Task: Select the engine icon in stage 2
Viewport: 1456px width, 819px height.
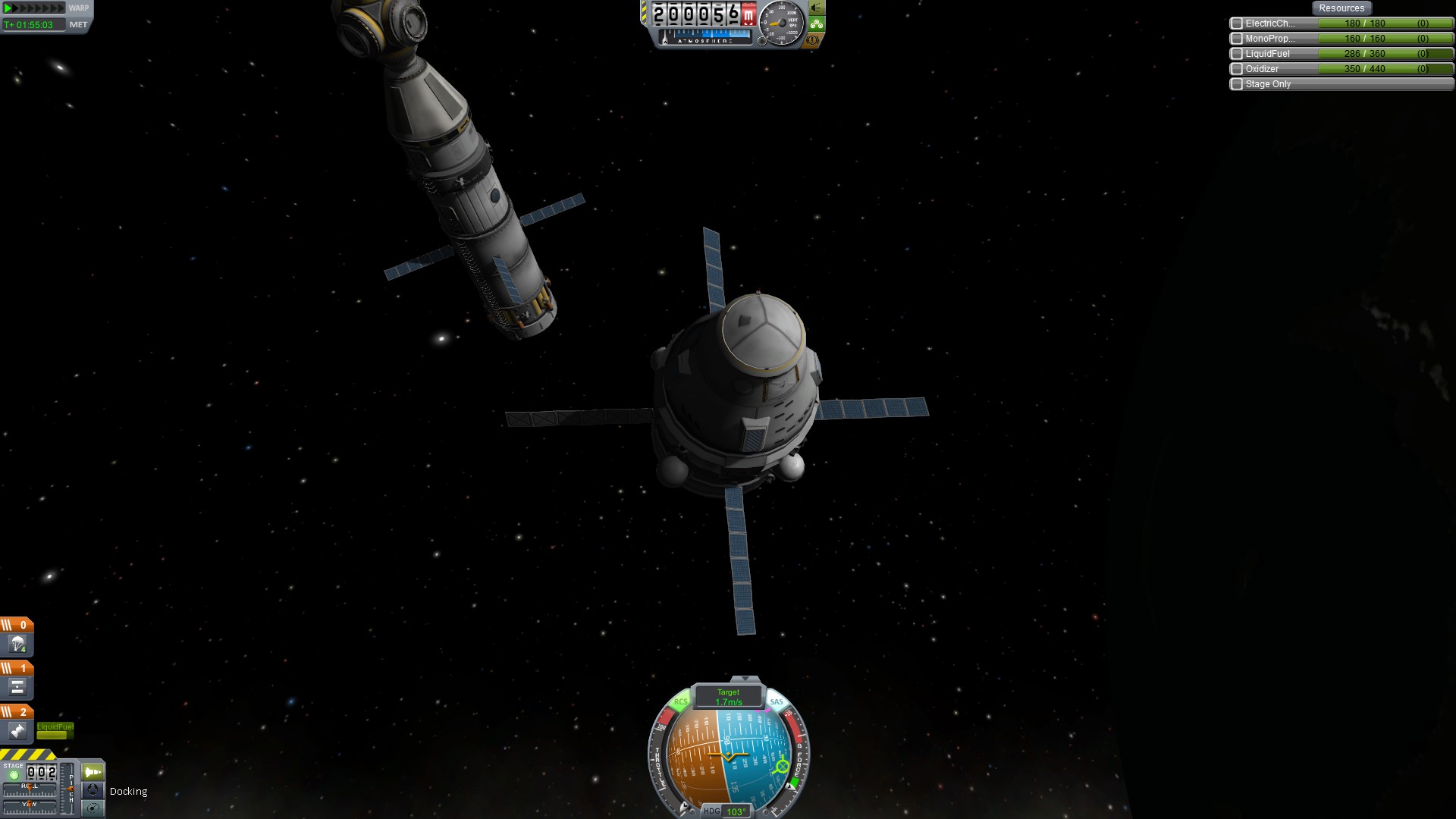Action: click(17, 731)
